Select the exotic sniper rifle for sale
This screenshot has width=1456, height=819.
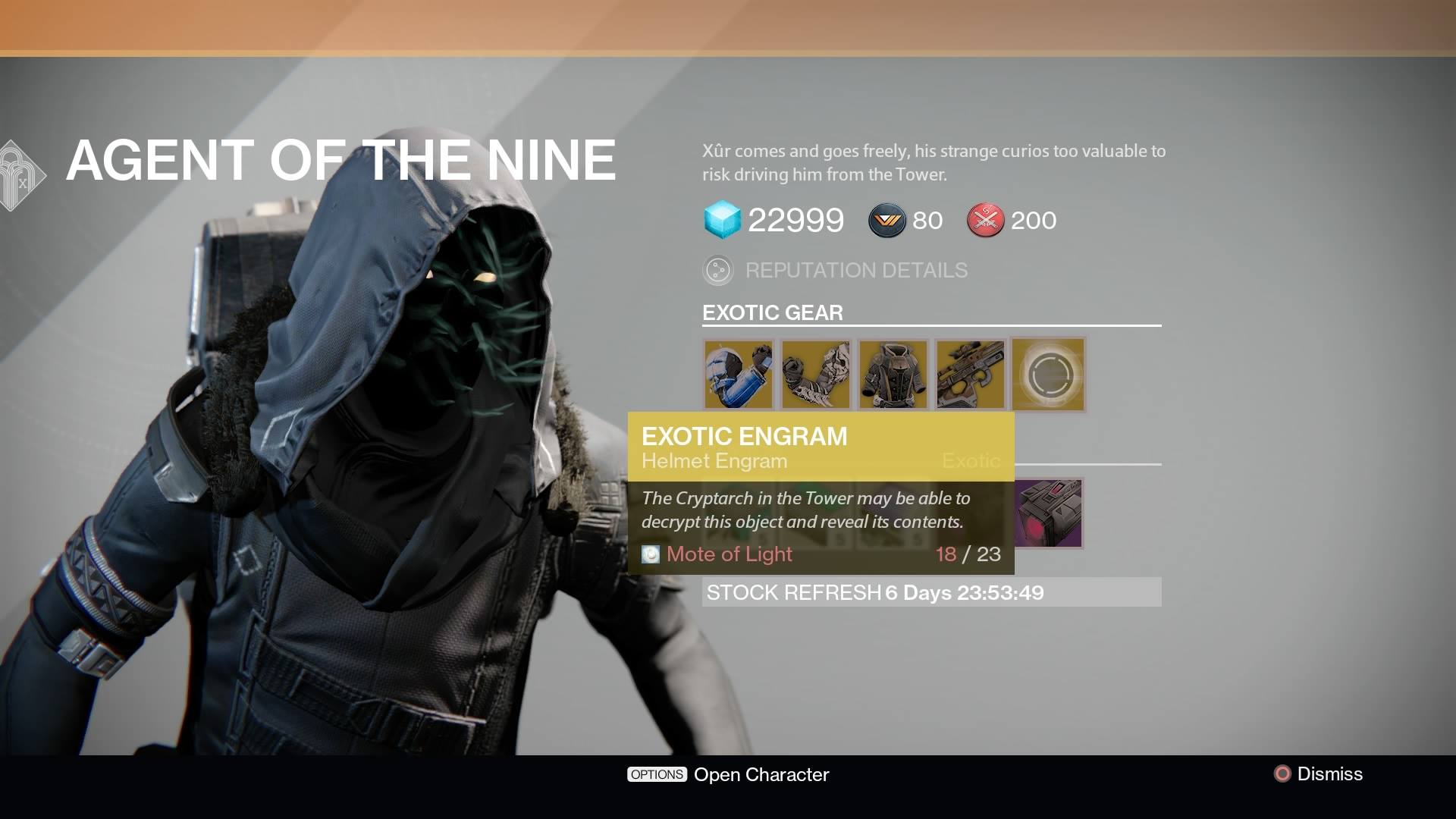pyautogui.click(x=970, y=374)
